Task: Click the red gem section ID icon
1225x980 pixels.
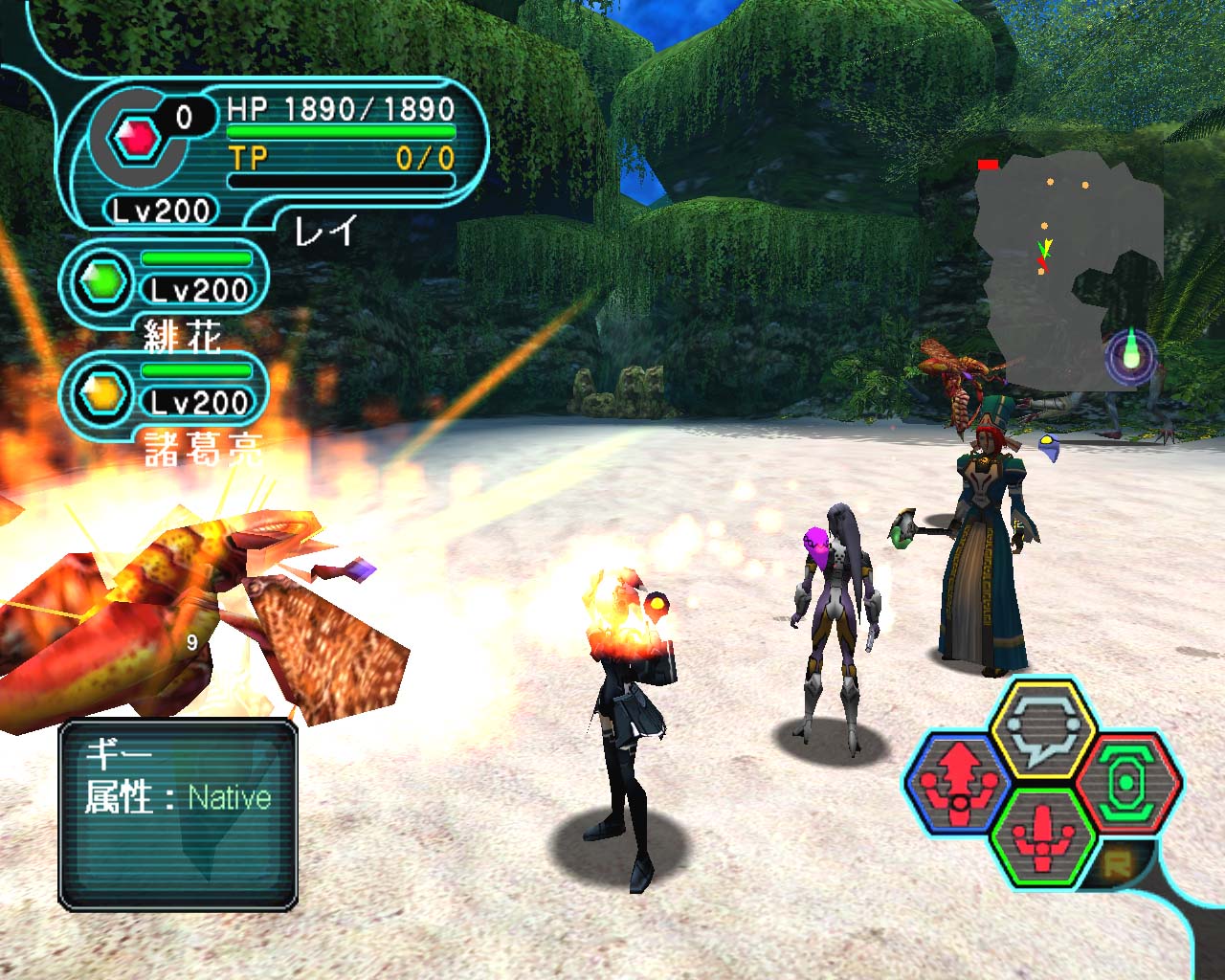Action: click(136, 140)
